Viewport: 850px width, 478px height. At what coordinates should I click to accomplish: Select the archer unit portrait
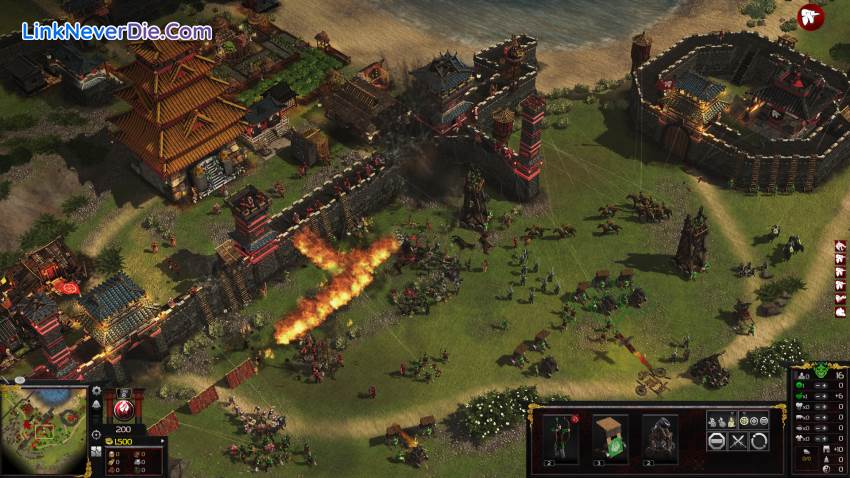click(560, 436)
